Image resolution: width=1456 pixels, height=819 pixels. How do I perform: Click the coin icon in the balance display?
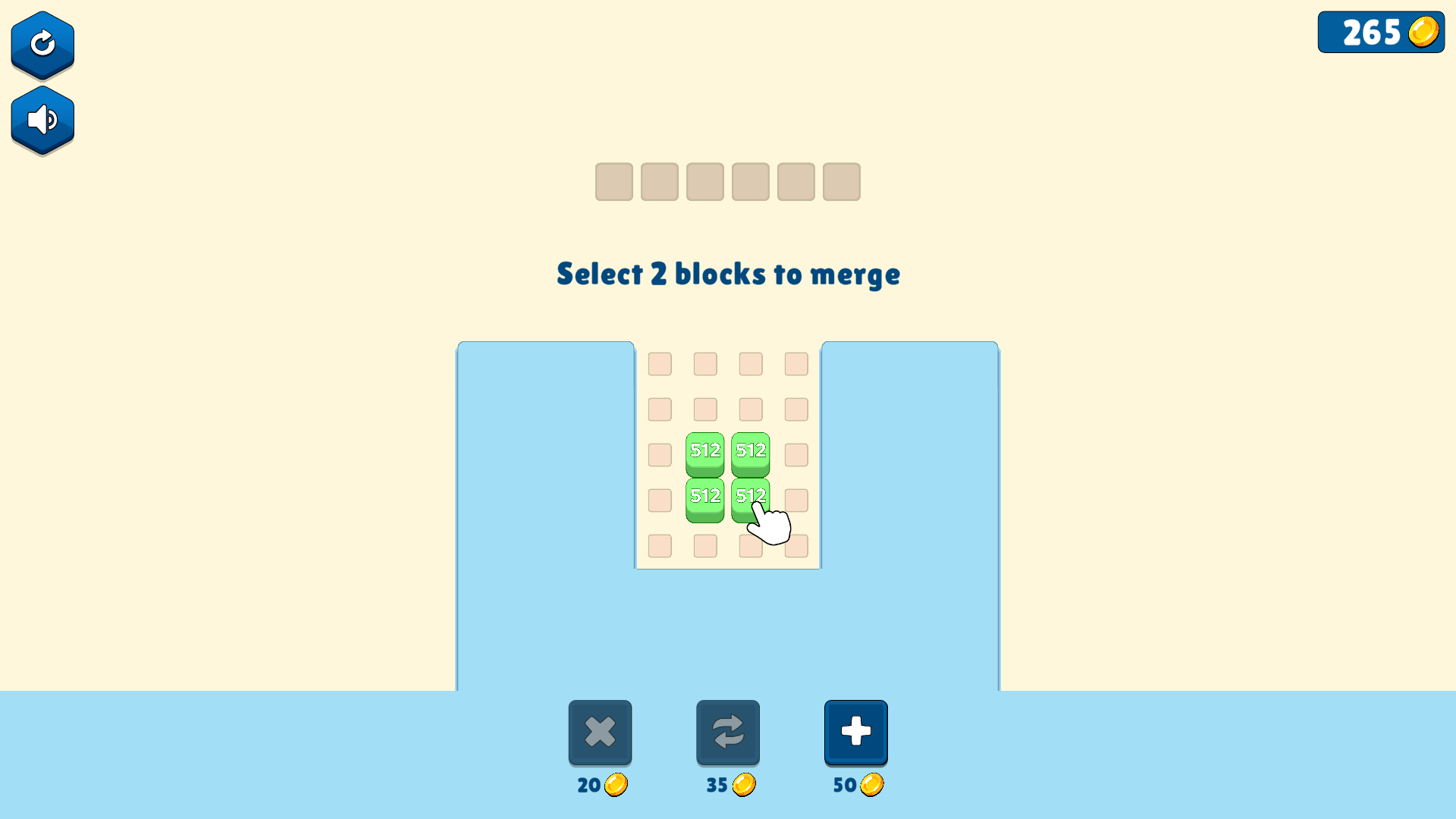point(1424,32)
